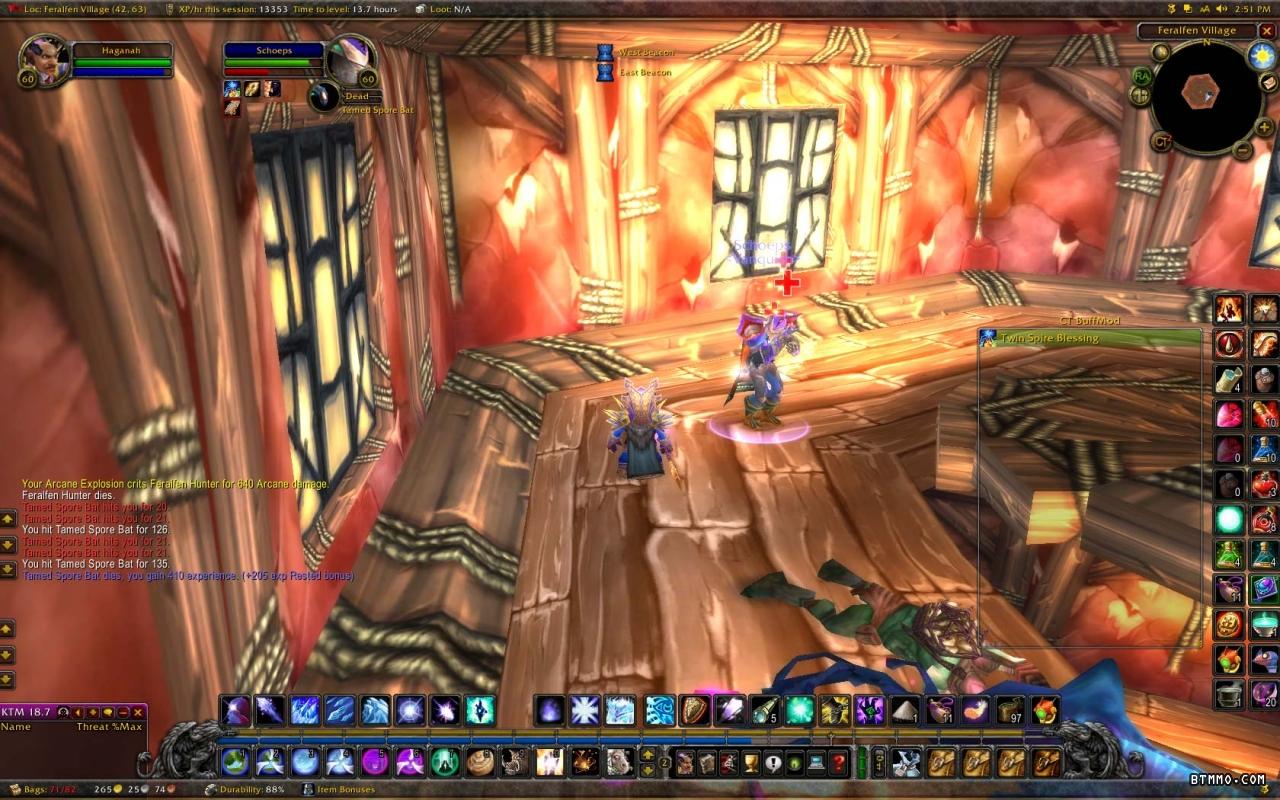This screenshot has width=1280, height=800.
Task: Use the item stack showing 97
Action: click(1011, 710)
